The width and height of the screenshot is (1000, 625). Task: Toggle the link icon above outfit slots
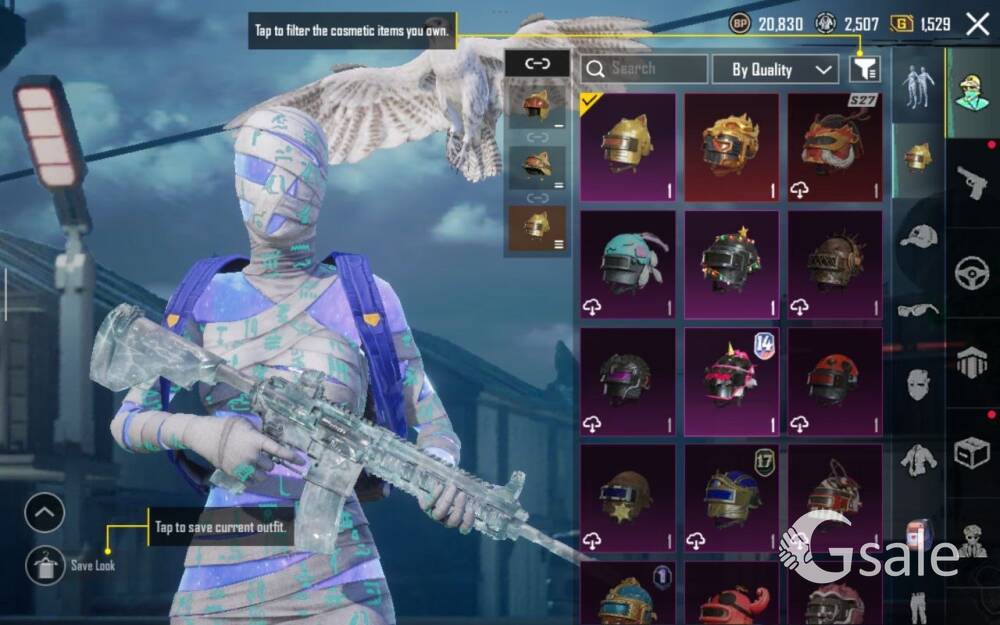click(x=538, y=63)
